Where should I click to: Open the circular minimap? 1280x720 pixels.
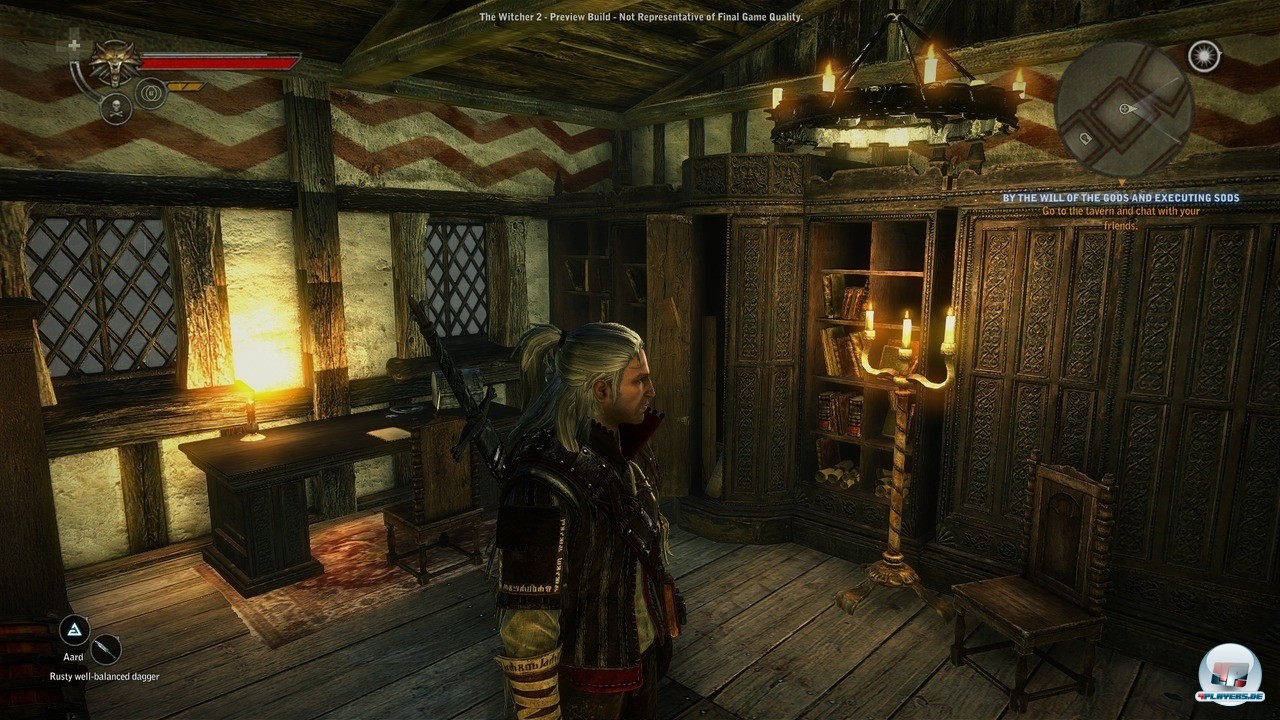(1123, 109)
